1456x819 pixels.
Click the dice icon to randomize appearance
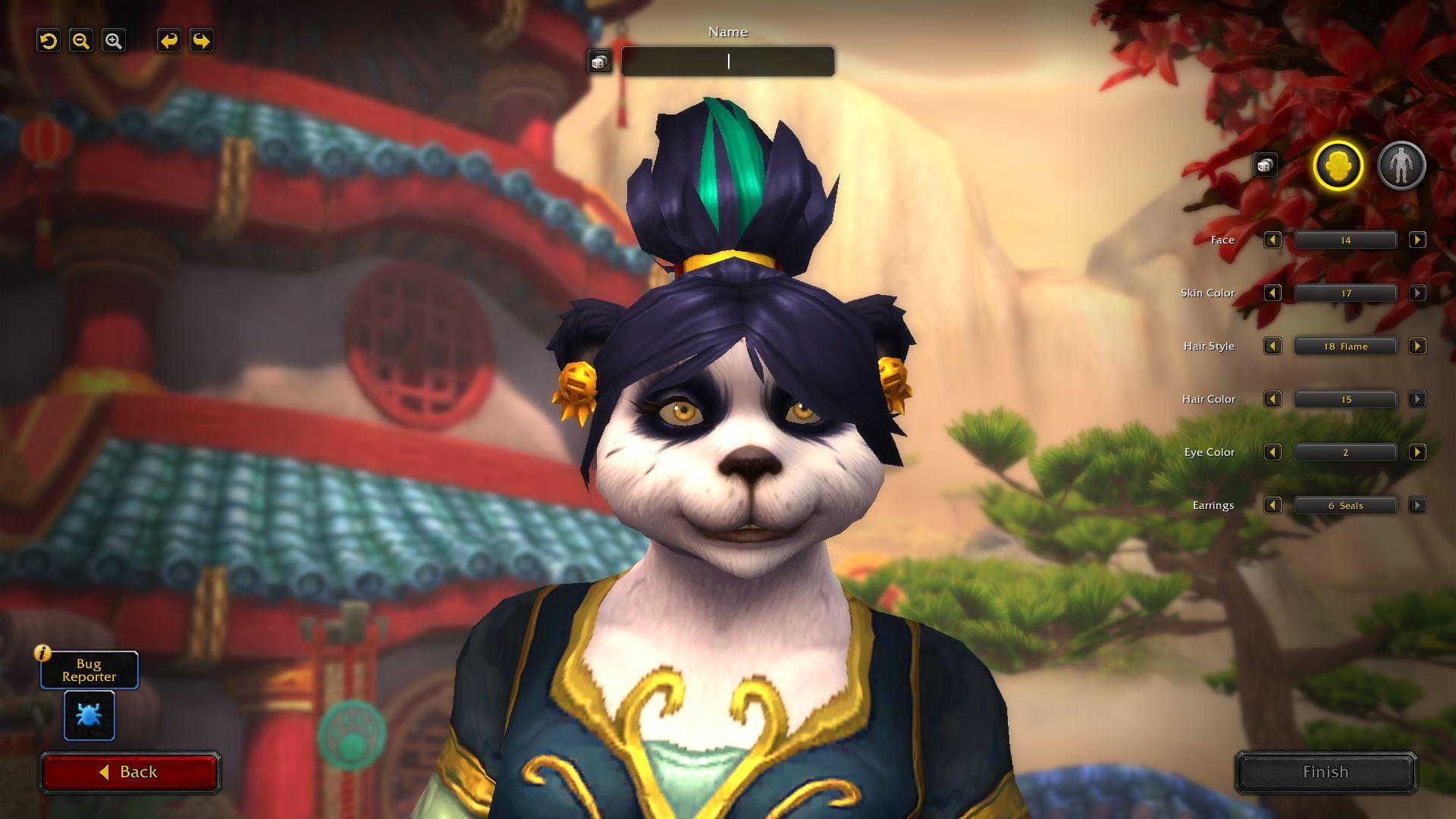[x=1265, y=164]
